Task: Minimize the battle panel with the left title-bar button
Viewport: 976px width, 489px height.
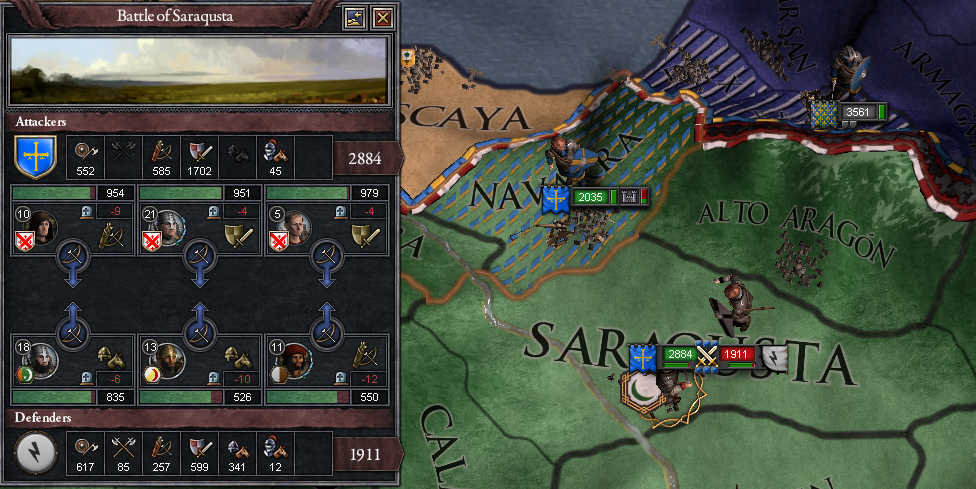Action: pyautogui.click(x=354, y=17)
